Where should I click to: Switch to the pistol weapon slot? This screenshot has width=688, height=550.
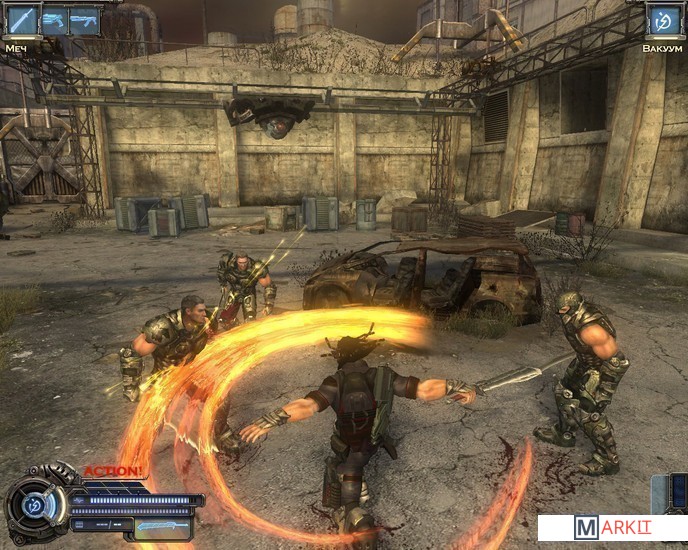click(x=53, y=20)
